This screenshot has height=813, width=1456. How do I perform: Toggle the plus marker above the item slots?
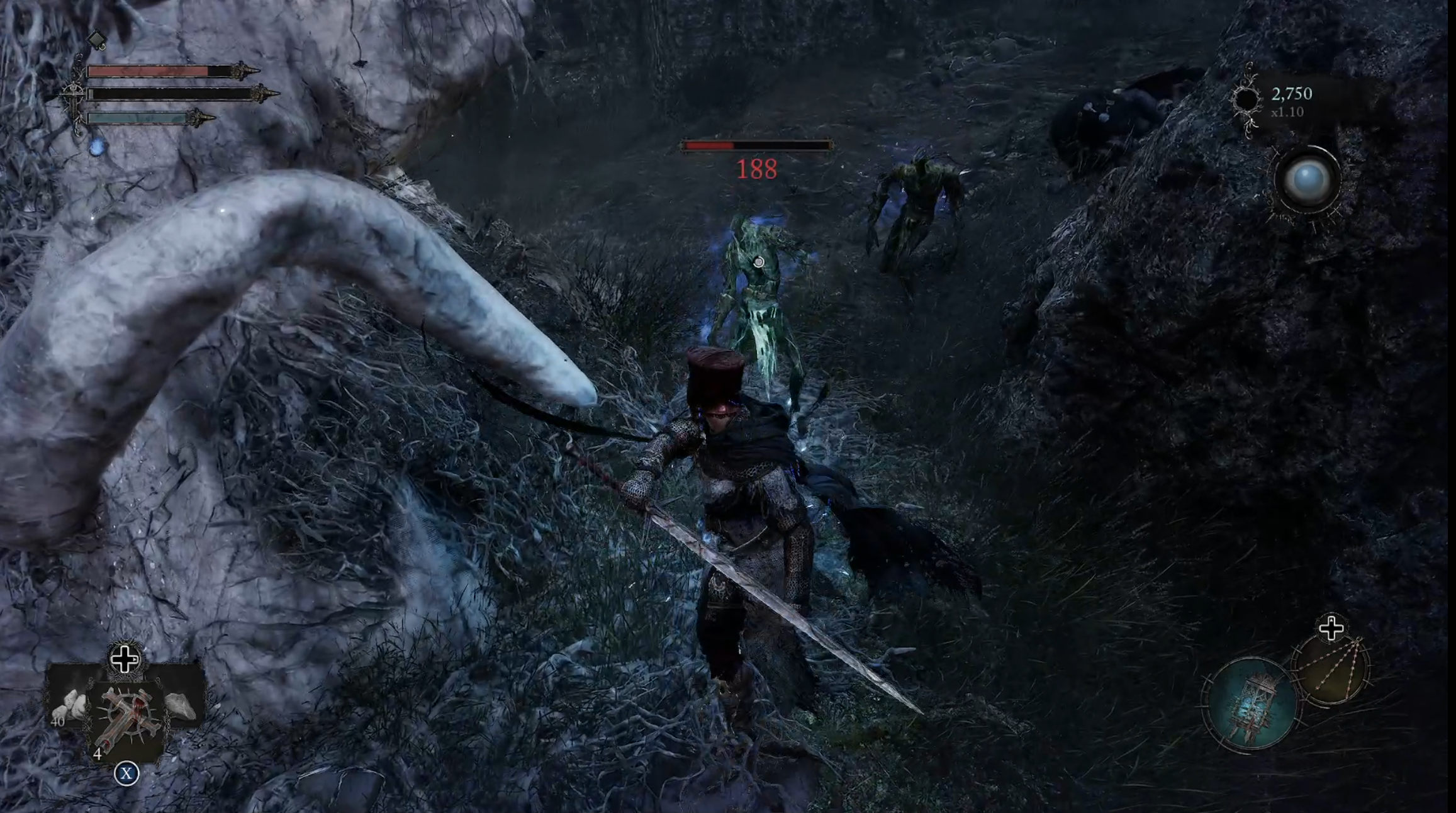click(x=125, y=659)
